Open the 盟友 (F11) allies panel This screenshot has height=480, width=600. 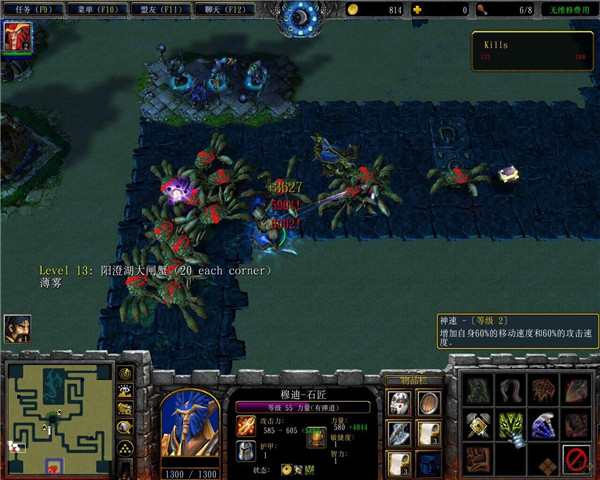[x=158, y=9]
